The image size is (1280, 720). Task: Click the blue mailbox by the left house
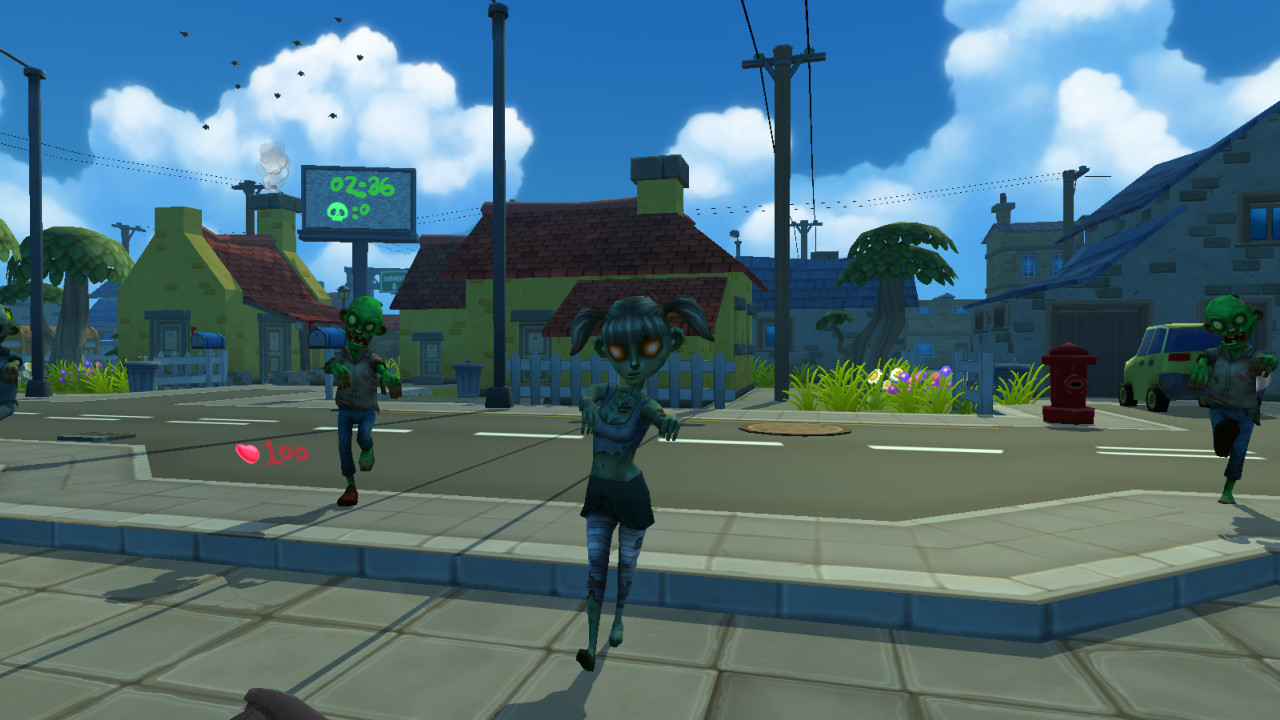(x=209, y=340)
